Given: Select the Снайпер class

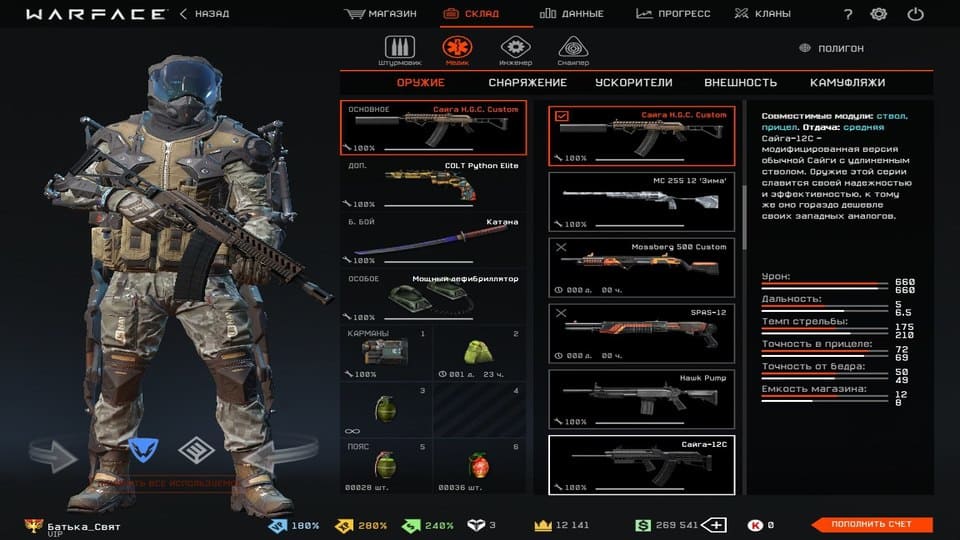Looking at the screenshot, I should pos(573,51).
